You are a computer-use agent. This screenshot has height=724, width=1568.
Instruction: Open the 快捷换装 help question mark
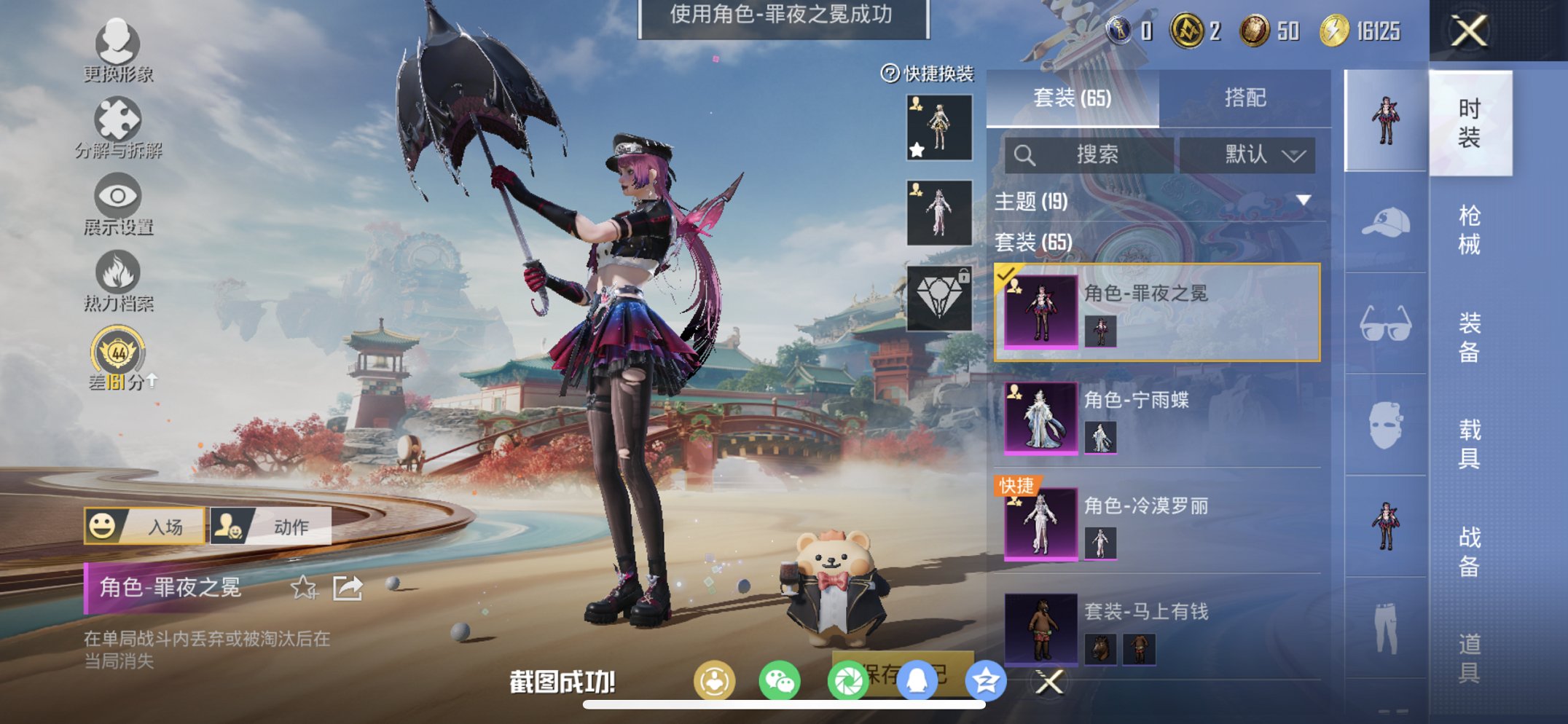coord(888,74)
